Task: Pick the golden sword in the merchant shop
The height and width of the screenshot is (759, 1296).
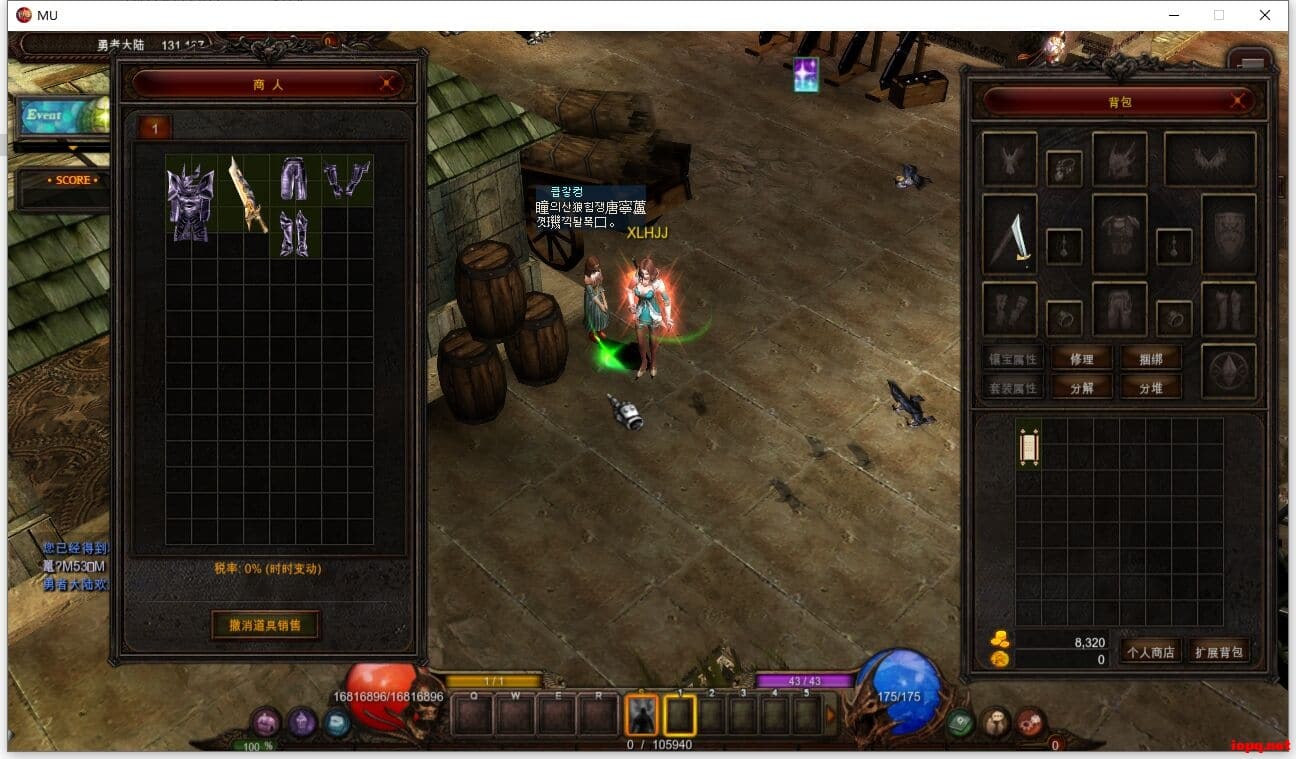Action: (245, 193)
